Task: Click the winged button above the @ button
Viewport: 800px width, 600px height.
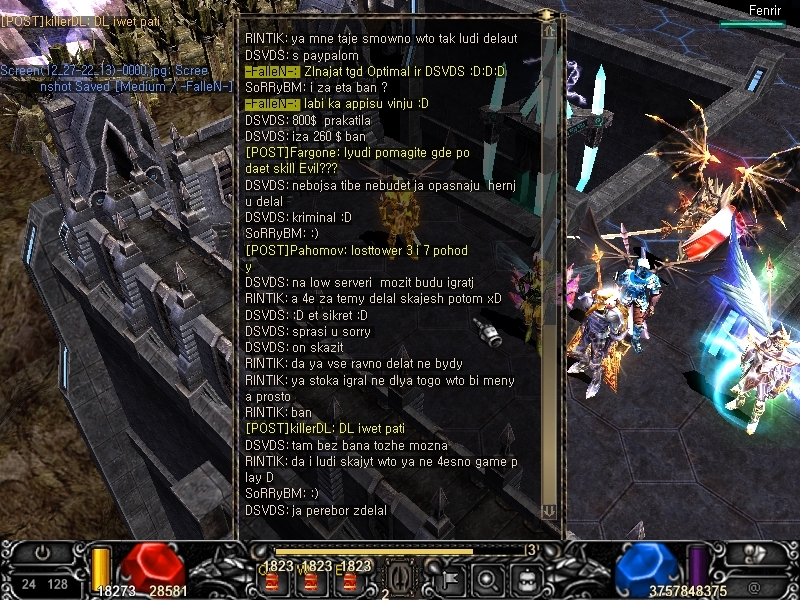Action: tap(753, 553)
